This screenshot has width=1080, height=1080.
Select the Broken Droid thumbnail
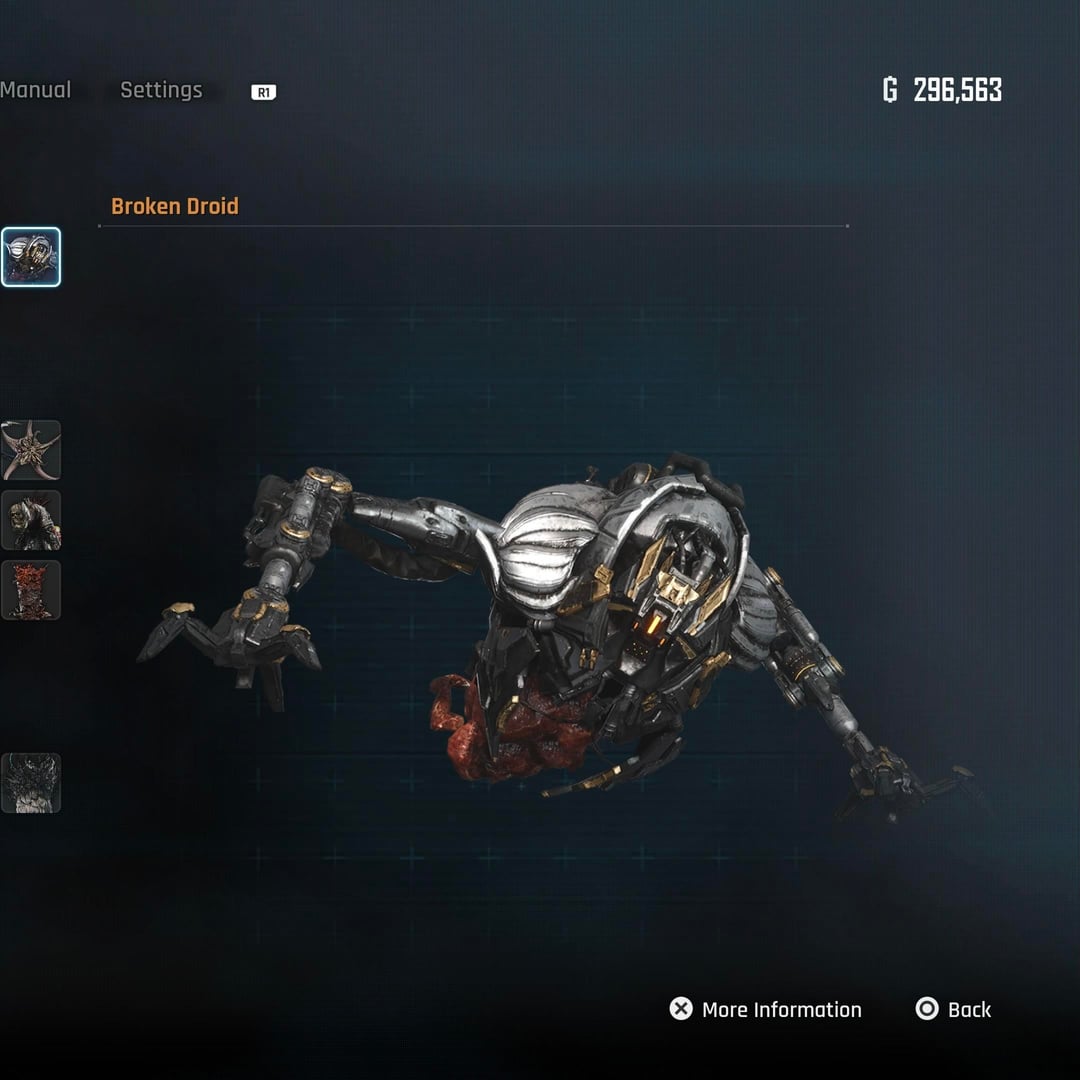(x=31, y=257)
